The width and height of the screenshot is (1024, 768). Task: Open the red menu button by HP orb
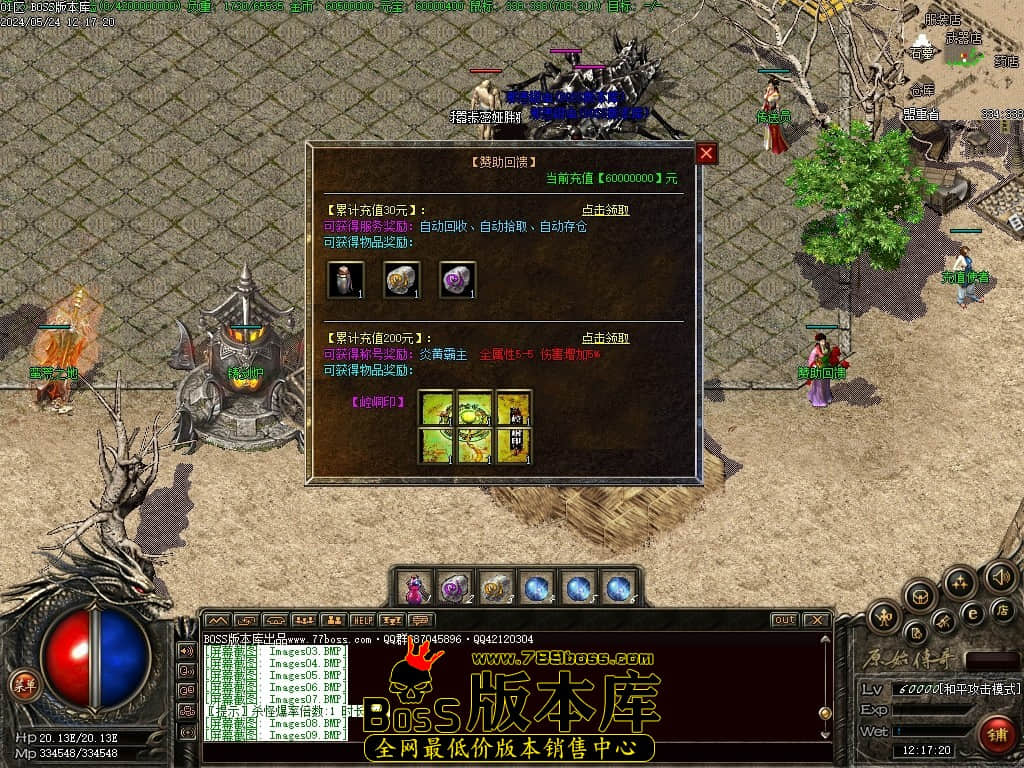(x=22, y=685)
